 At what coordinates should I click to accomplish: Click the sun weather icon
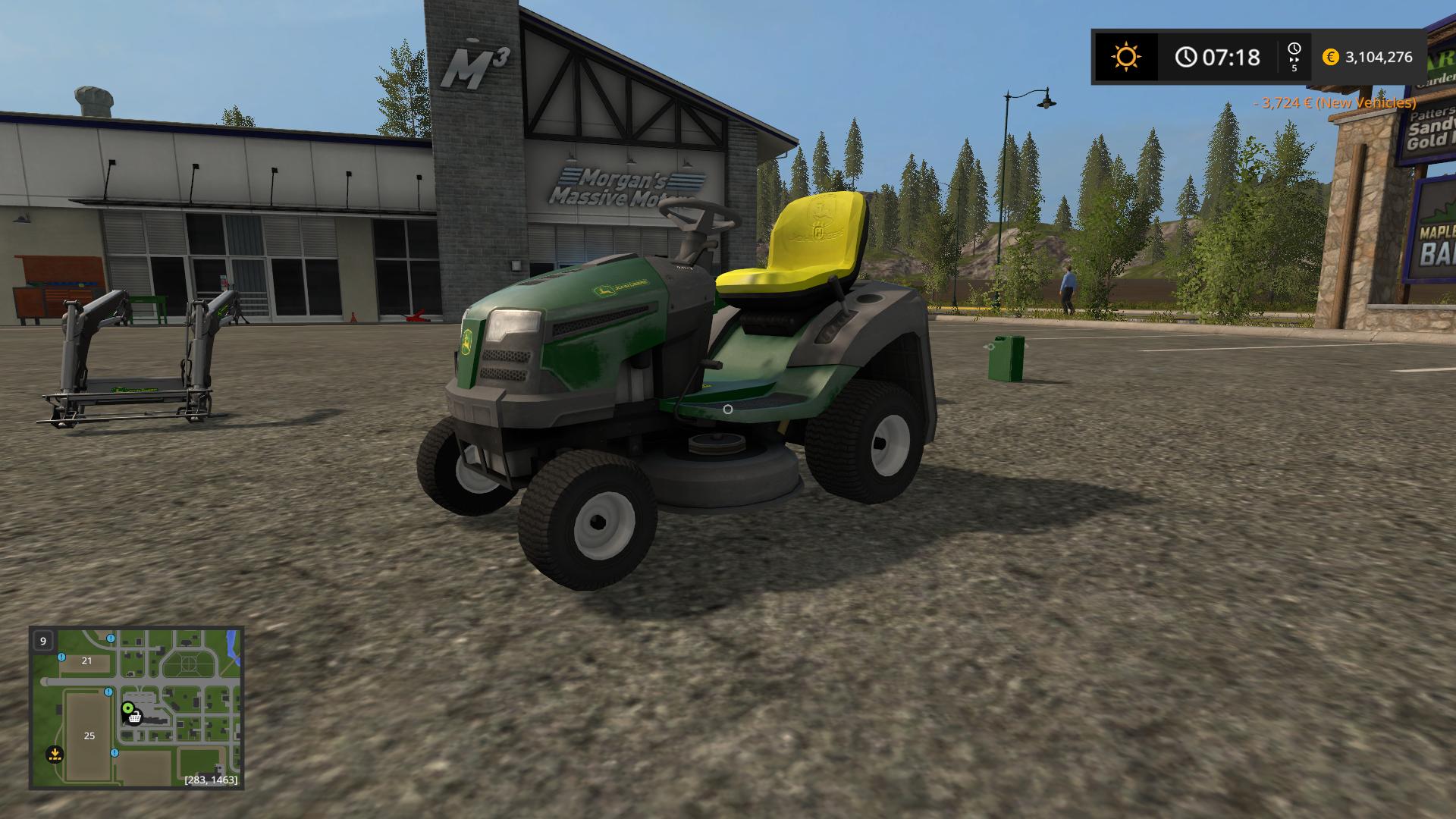(x=1125, y=57)
